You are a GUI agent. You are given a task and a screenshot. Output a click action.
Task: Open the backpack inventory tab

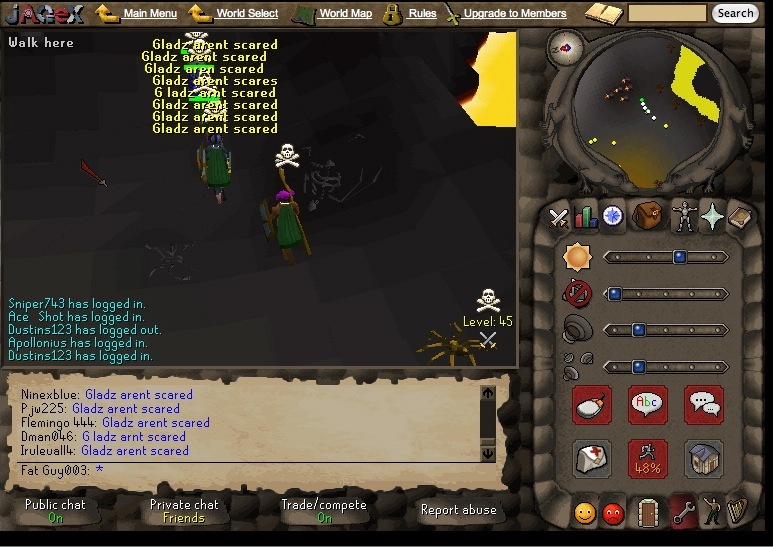click(646, 216)
